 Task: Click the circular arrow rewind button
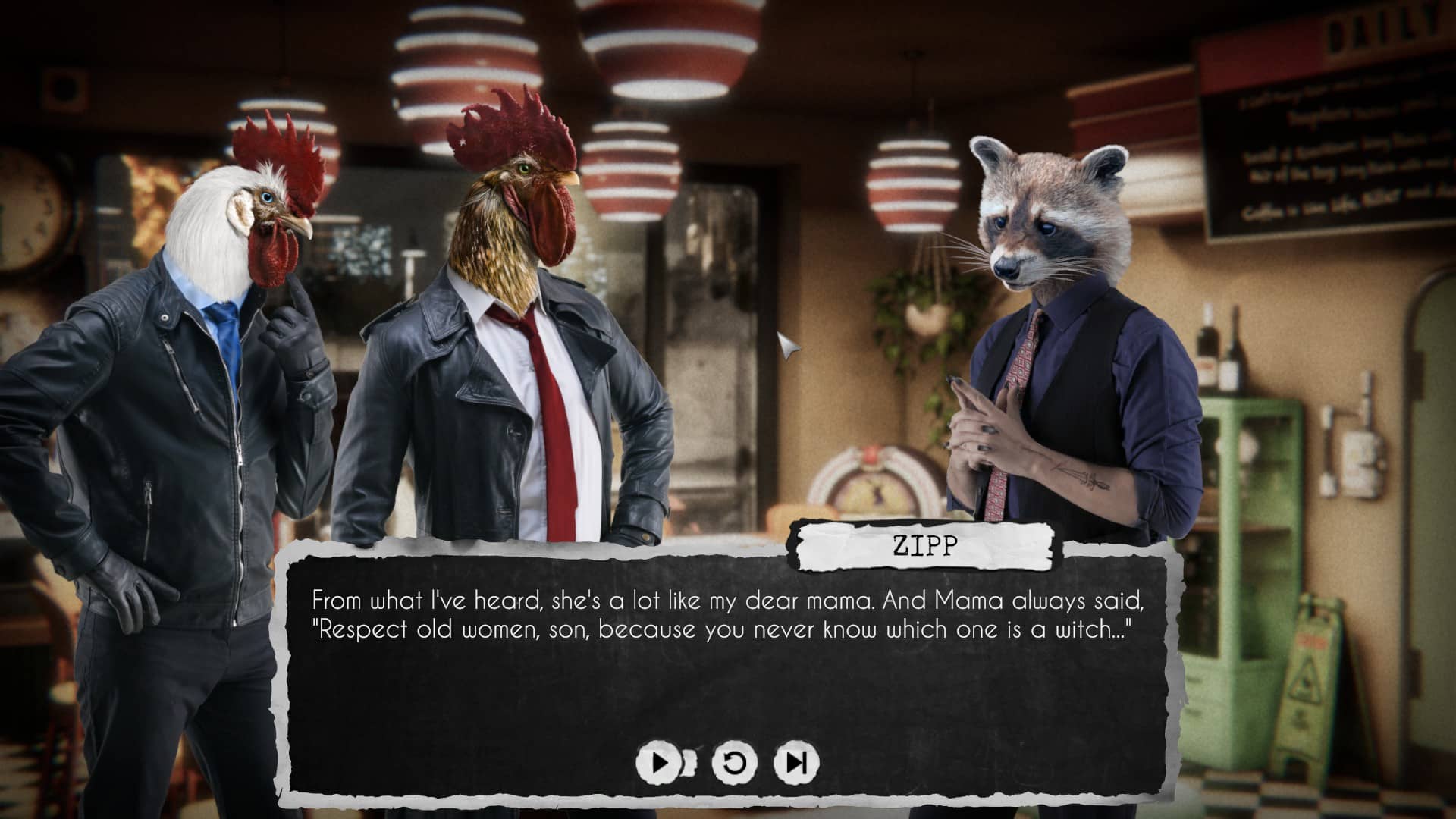(x=734, y=762)
